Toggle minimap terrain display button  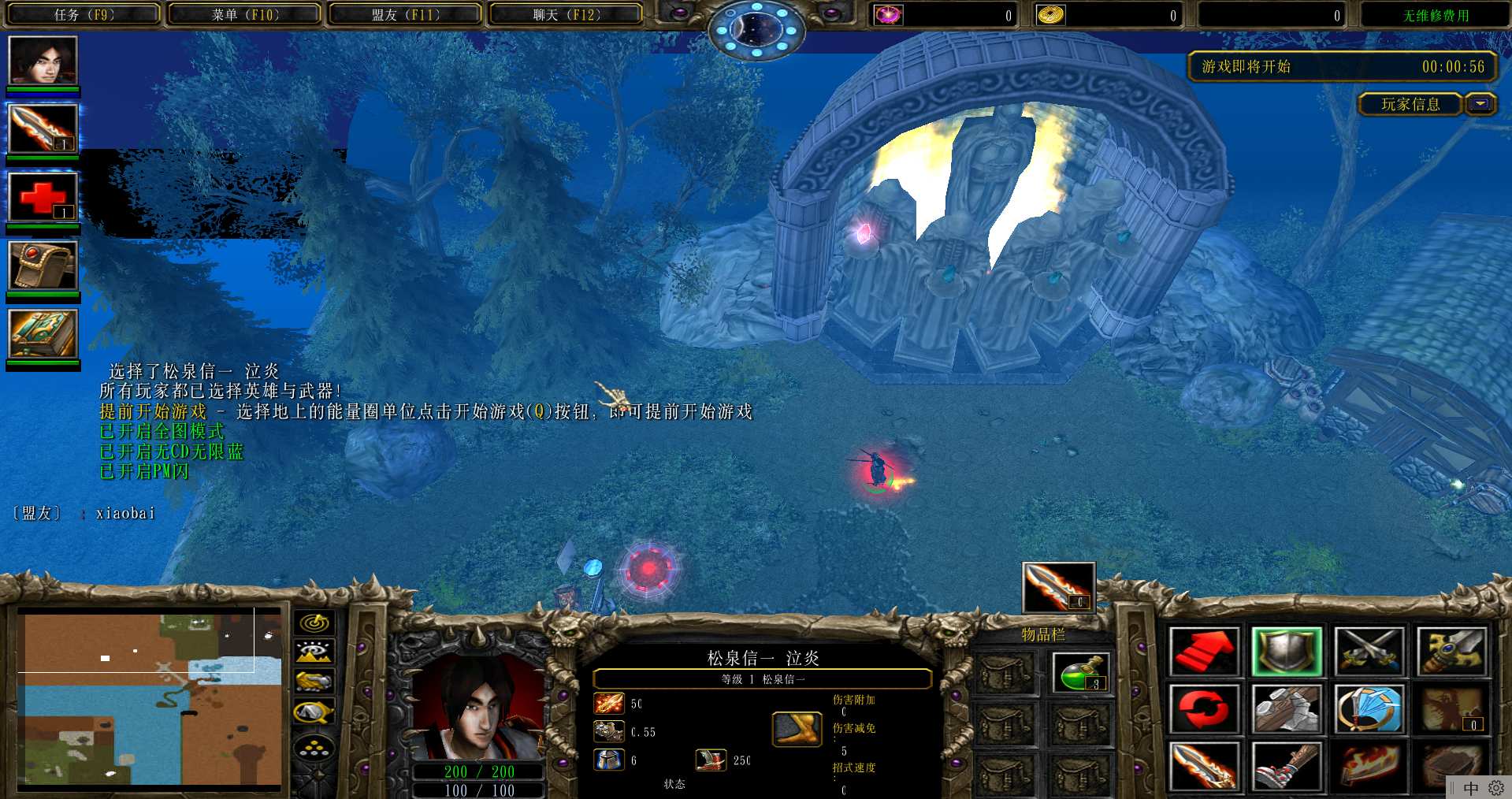point(314,652)
